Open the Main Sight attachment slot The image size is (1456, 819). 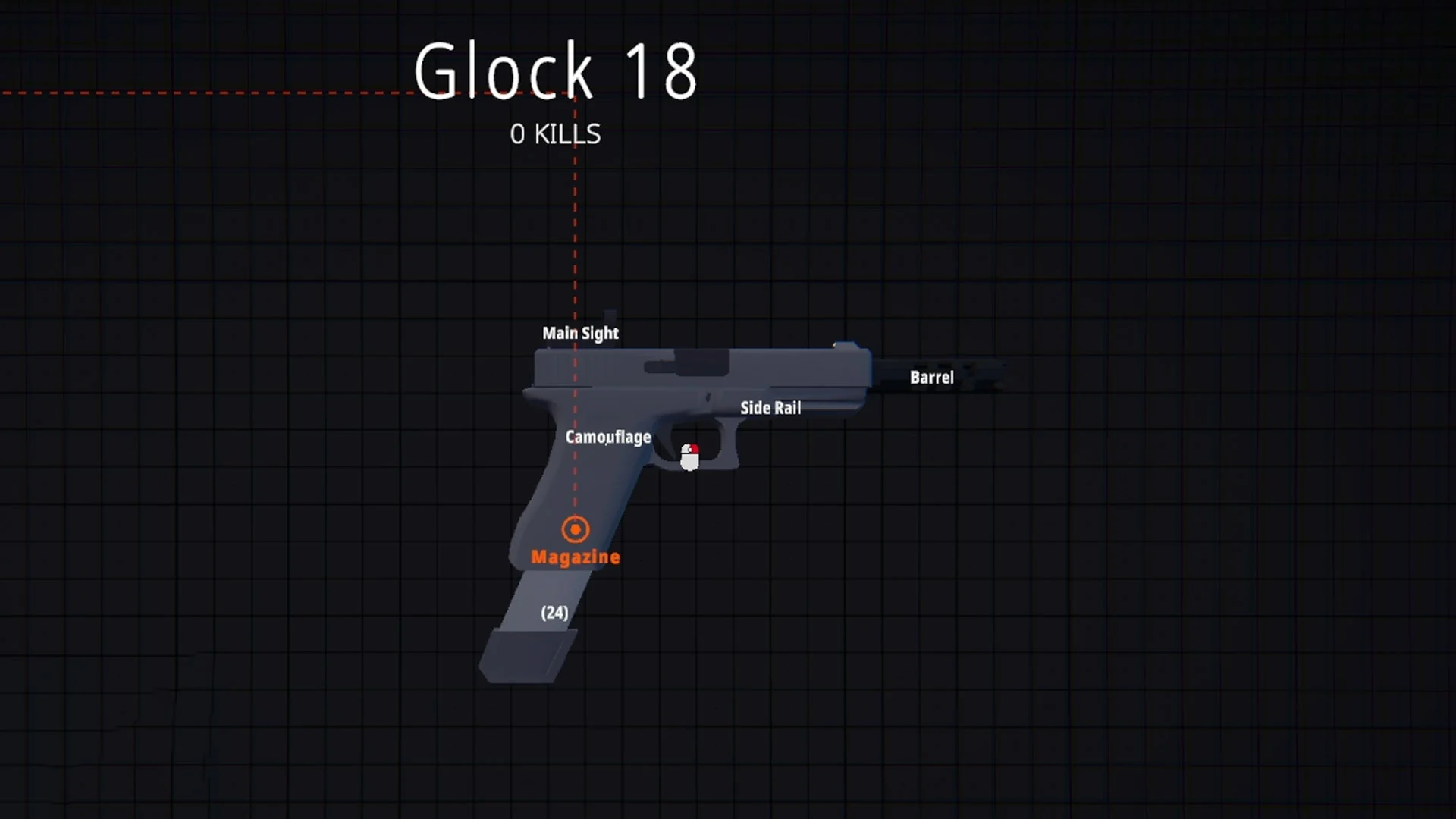click(580, 333)
